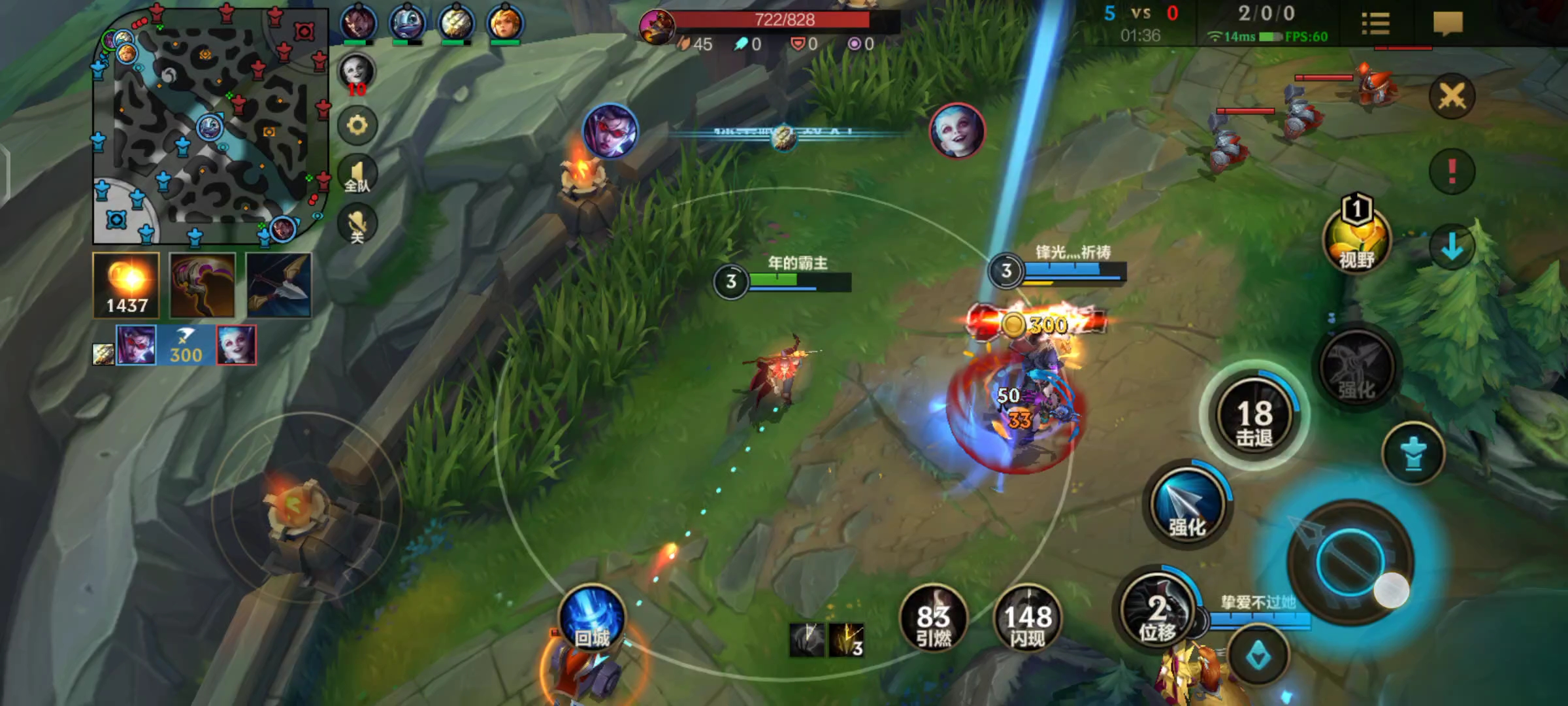This screenshot has width=1568, height=706.
Task: Open the settings gear
Action: 357,125
